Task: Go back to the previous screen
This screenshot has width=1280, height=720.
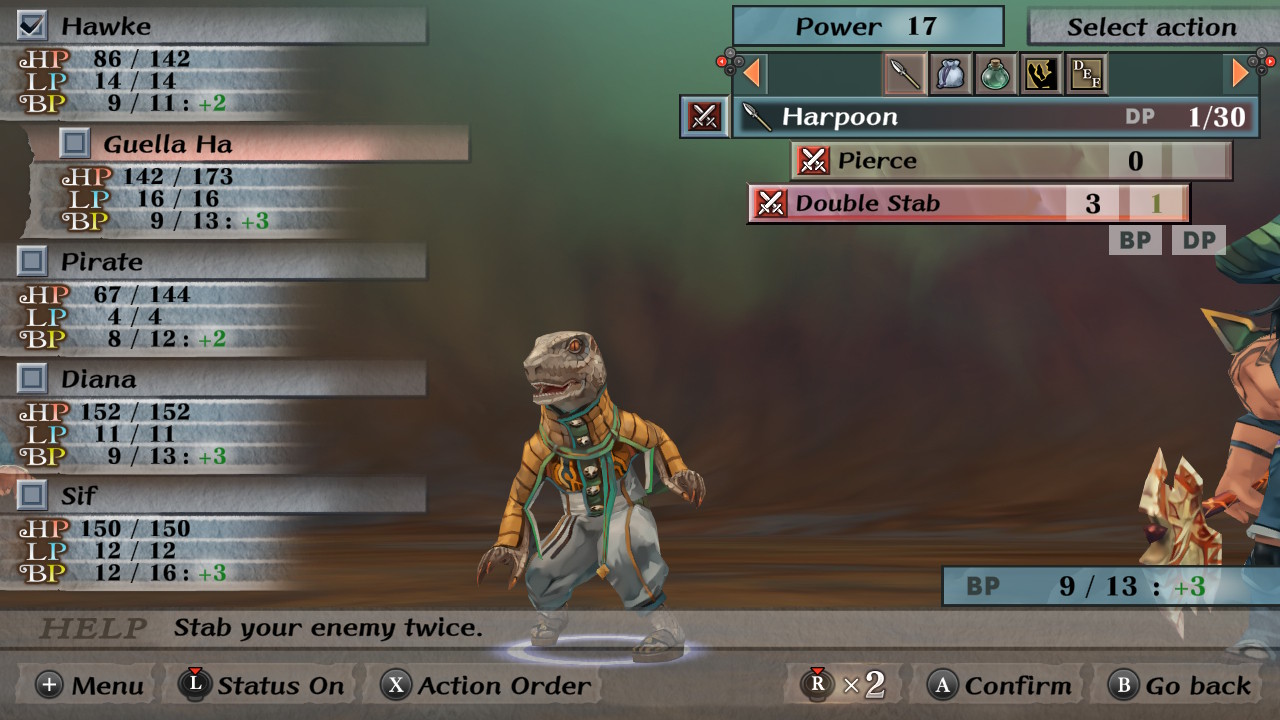Action: coord(1181,685)
